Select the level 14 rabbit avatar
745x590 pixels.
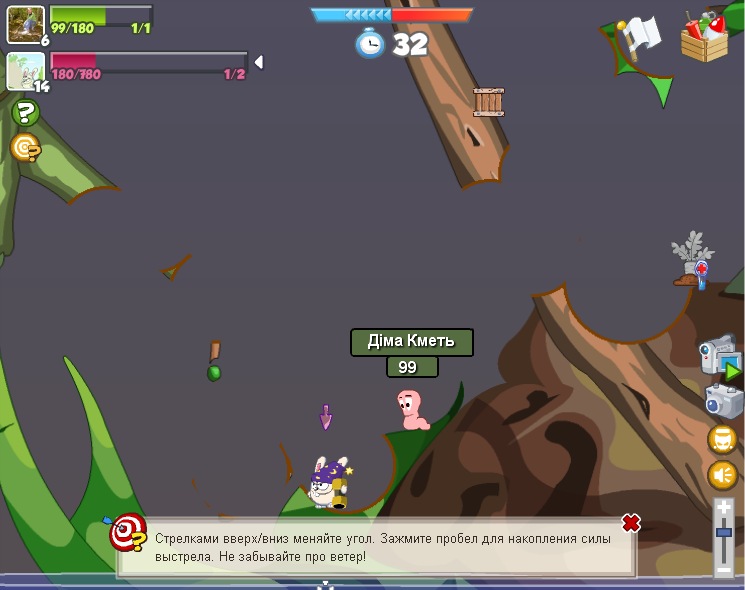point(25,70)
